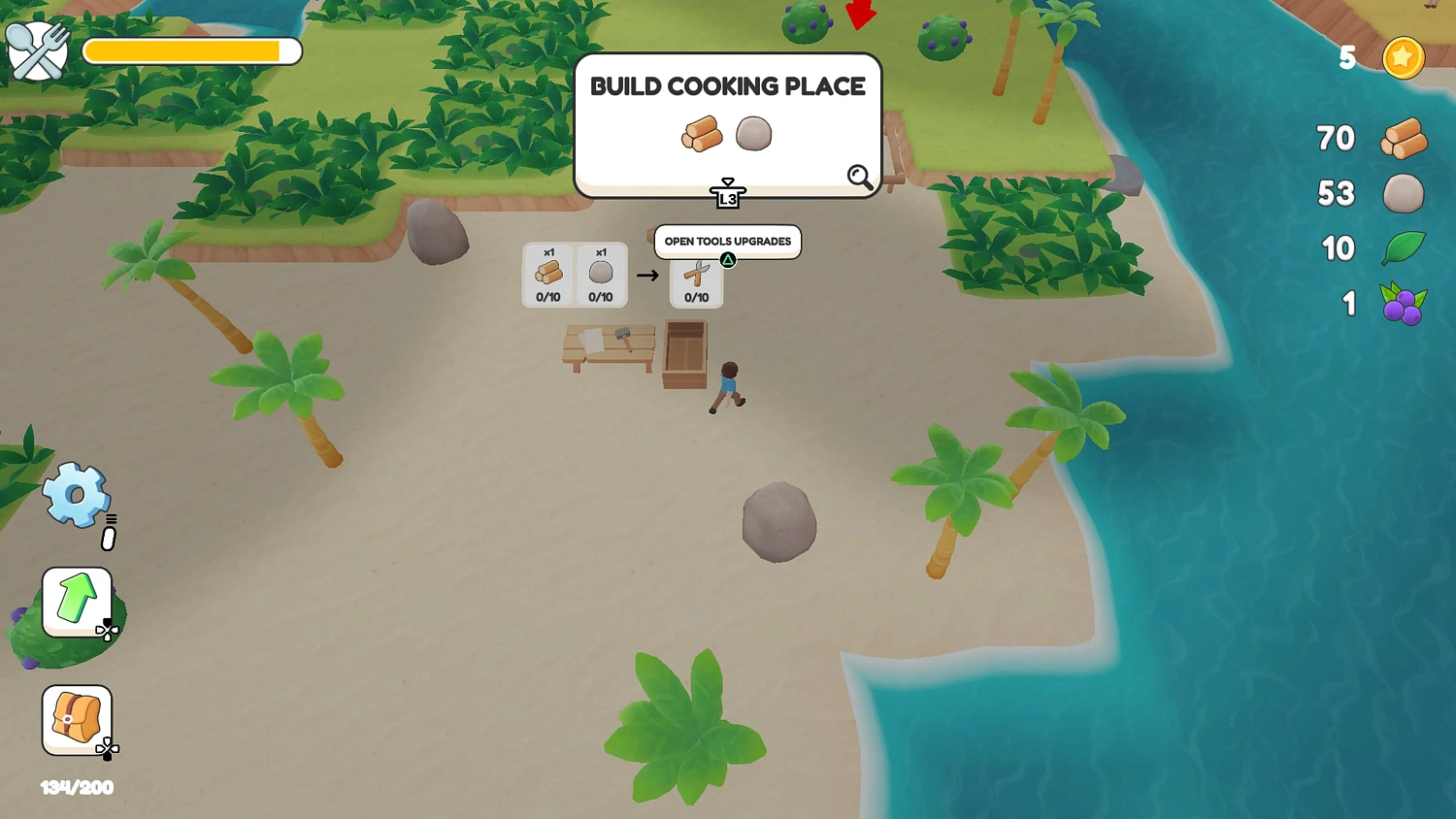This screenshot has height=819, width=1456.
Task: Collapse the Build Cooking Place panel via its arrow
Action: 727,186
